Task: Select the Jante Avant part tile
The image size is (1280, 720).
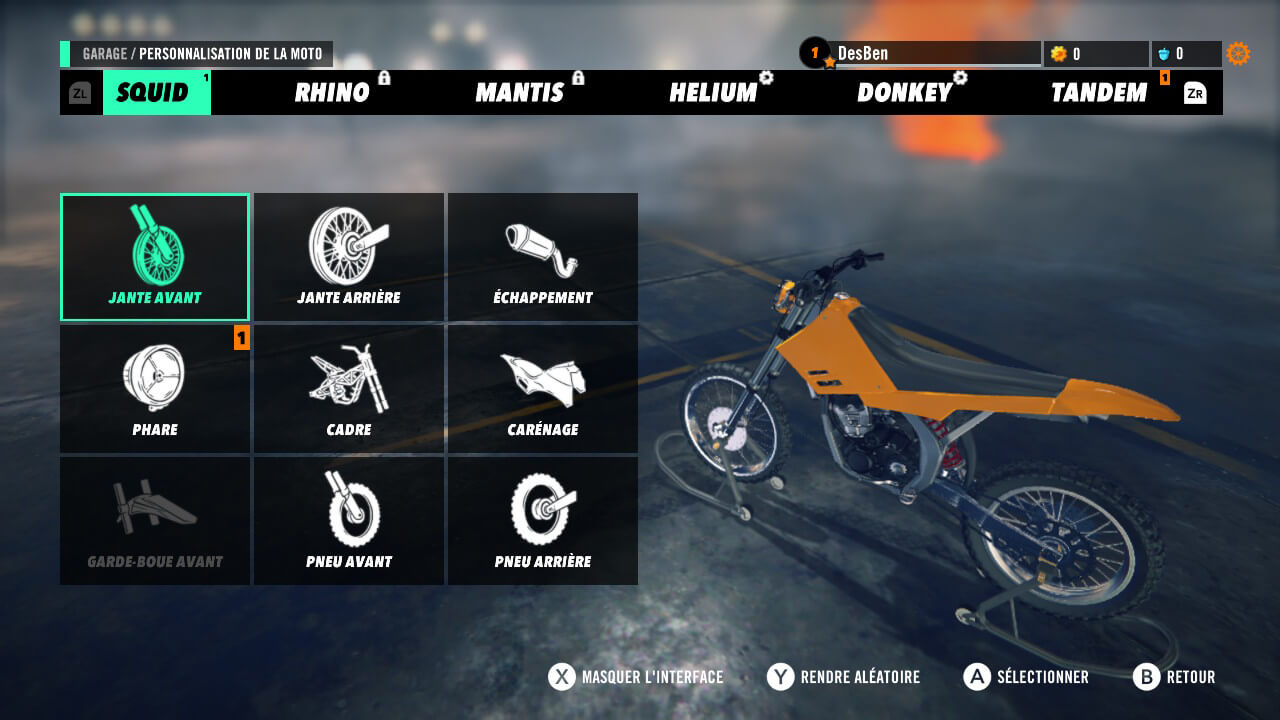Action: [155, 257]
